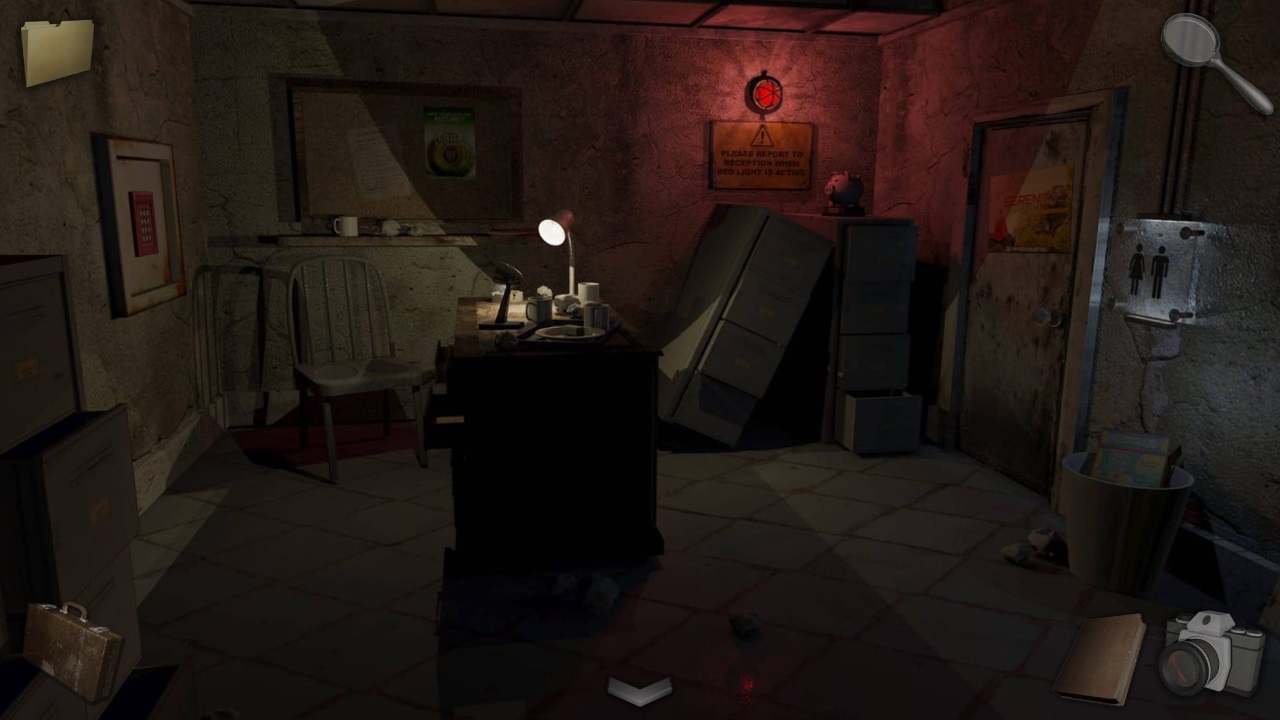Inspect the mug on the wall shelf
The image size is (1280, 720).
click(x=344, y=224)
